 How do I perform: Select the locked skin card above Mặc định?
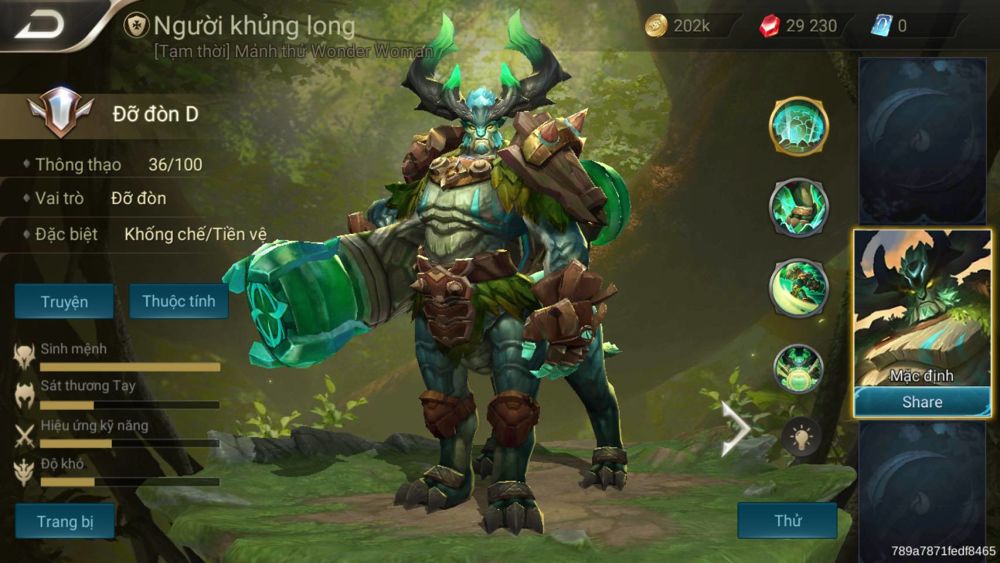922,140
